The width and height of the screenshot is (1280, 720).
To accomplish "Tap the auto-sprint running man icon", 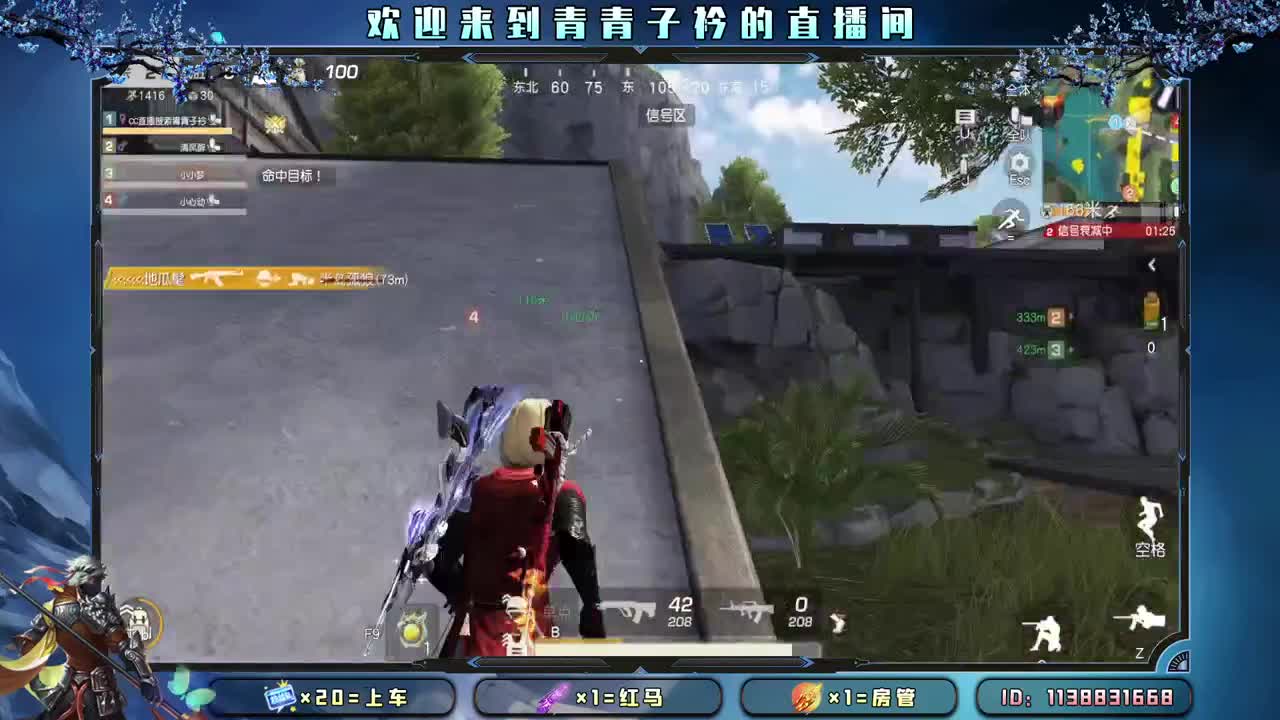I will pos(1012,215).
